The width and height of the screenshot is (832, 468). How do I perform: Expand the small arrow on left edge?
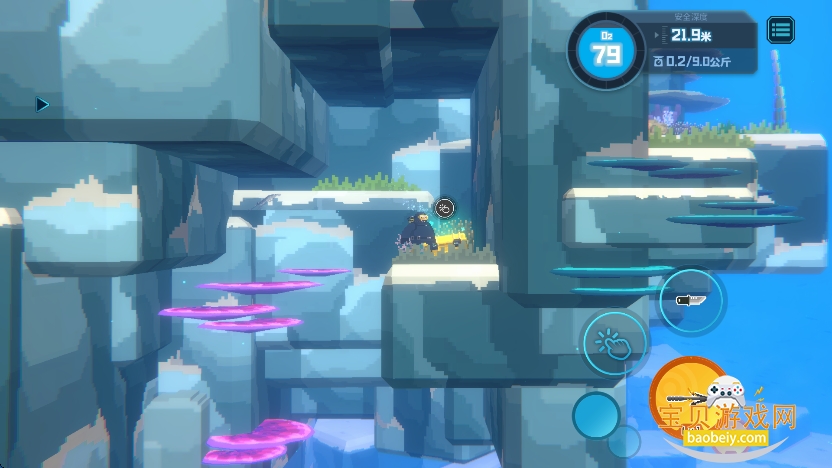click(42, 104)
